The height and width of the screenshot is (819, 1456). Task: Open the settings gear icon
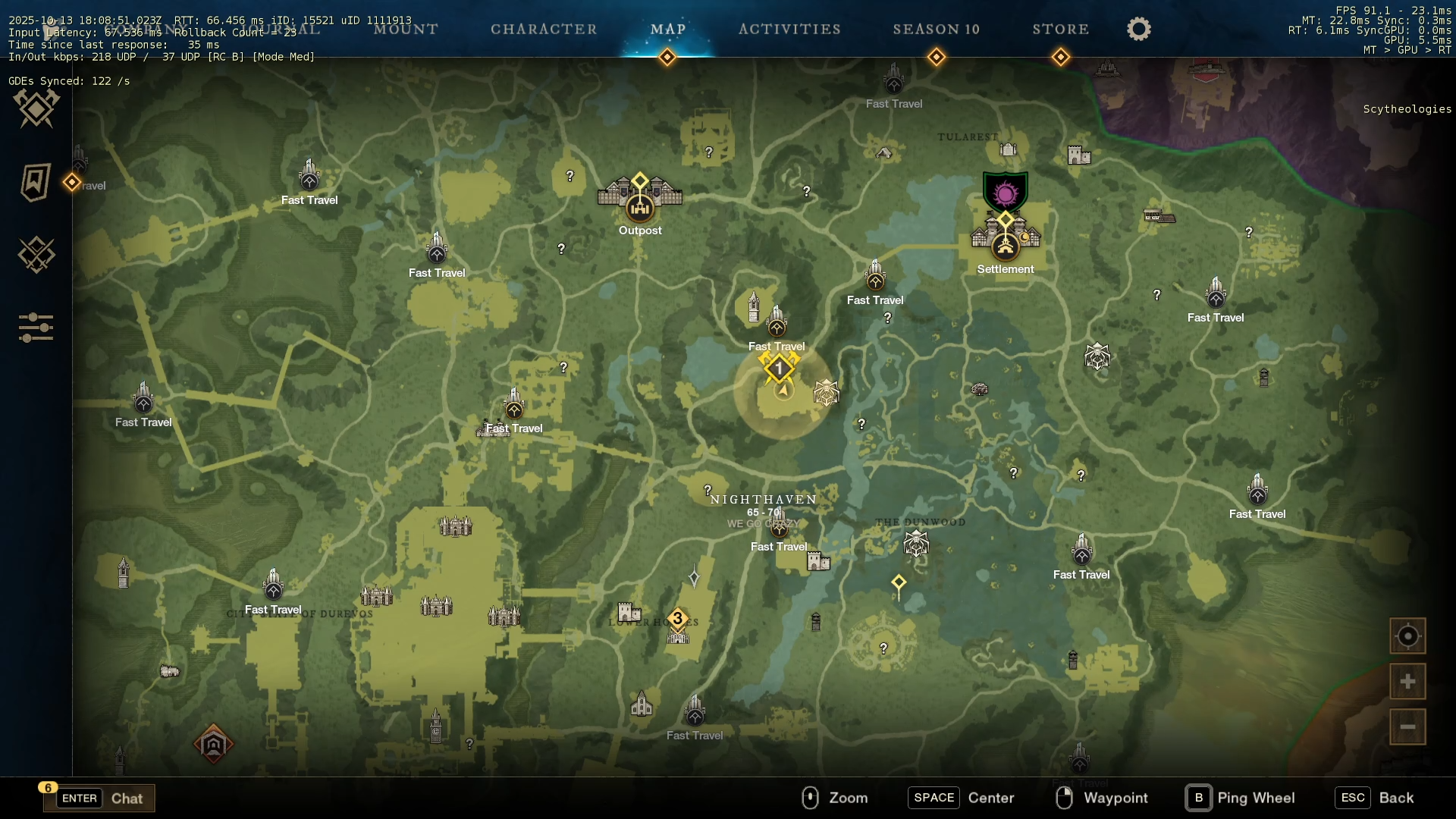coord(1138,29)
